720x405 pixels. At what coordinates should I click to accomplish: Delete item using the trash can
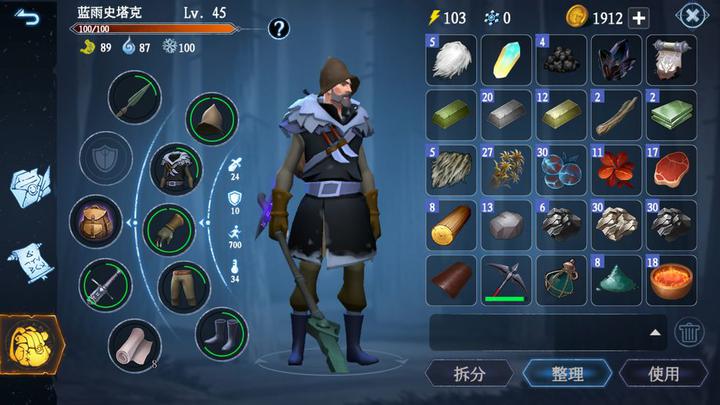(689, 332)
